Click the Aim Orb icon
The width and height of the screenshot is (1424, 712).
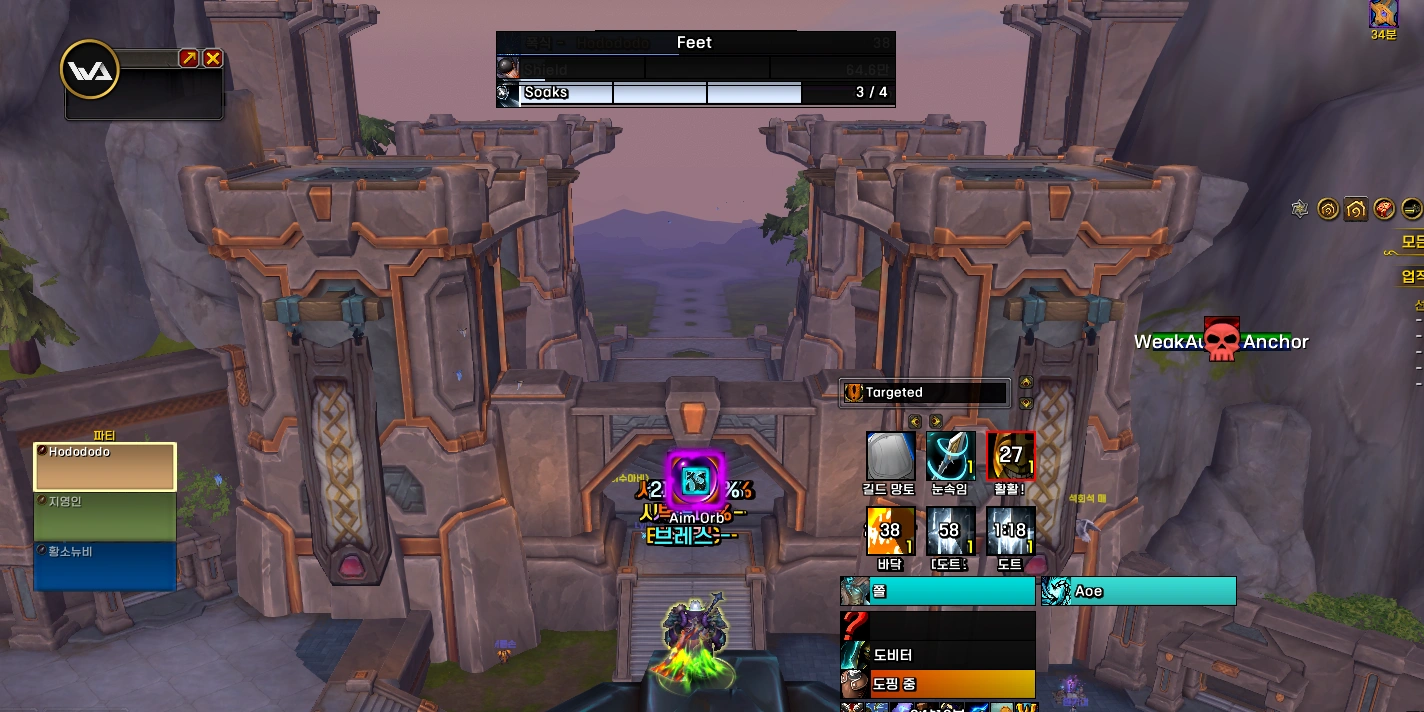tap(694, 482)
